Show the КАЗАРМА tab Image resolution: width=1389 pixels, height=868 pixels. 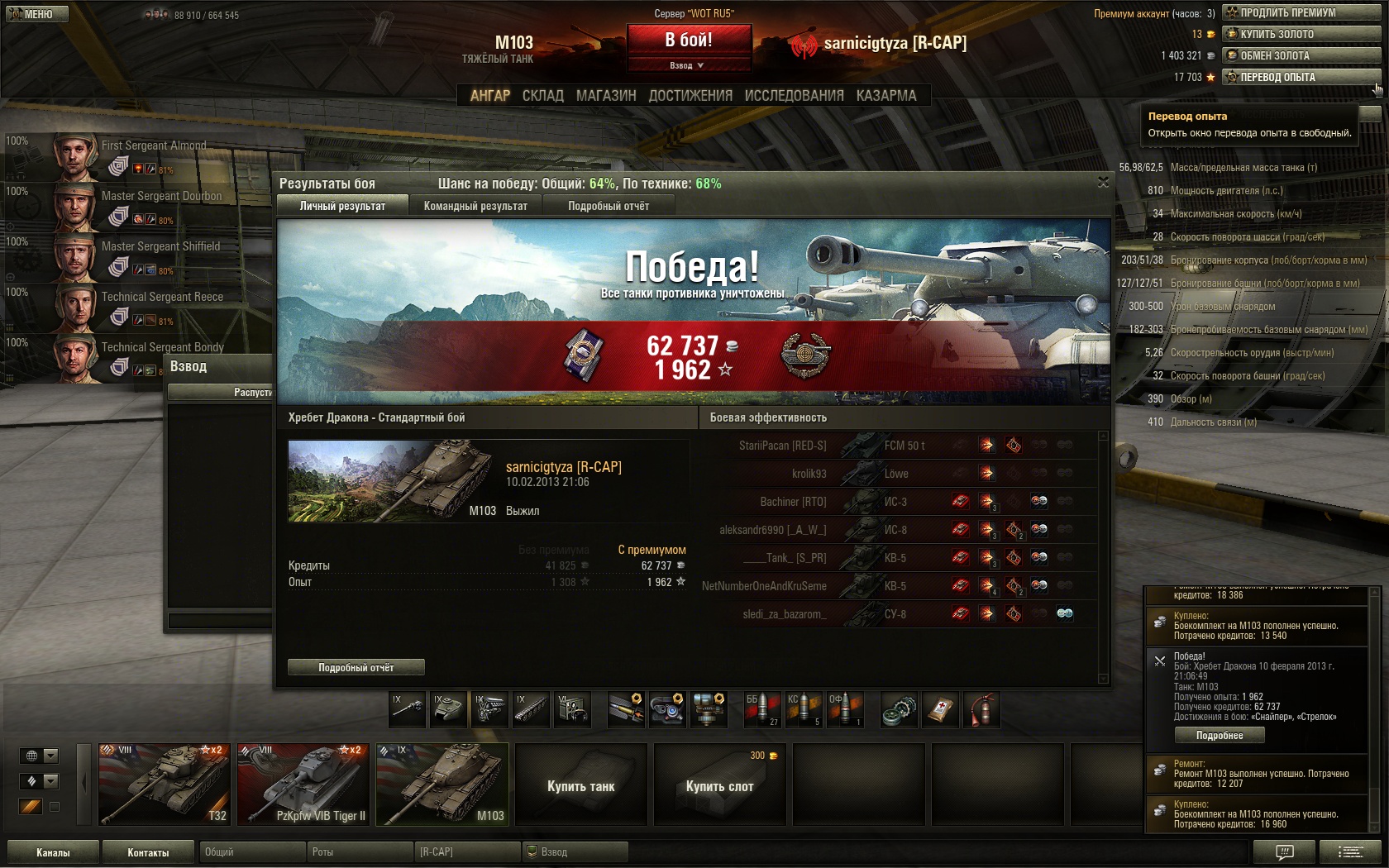click(886, 96)
